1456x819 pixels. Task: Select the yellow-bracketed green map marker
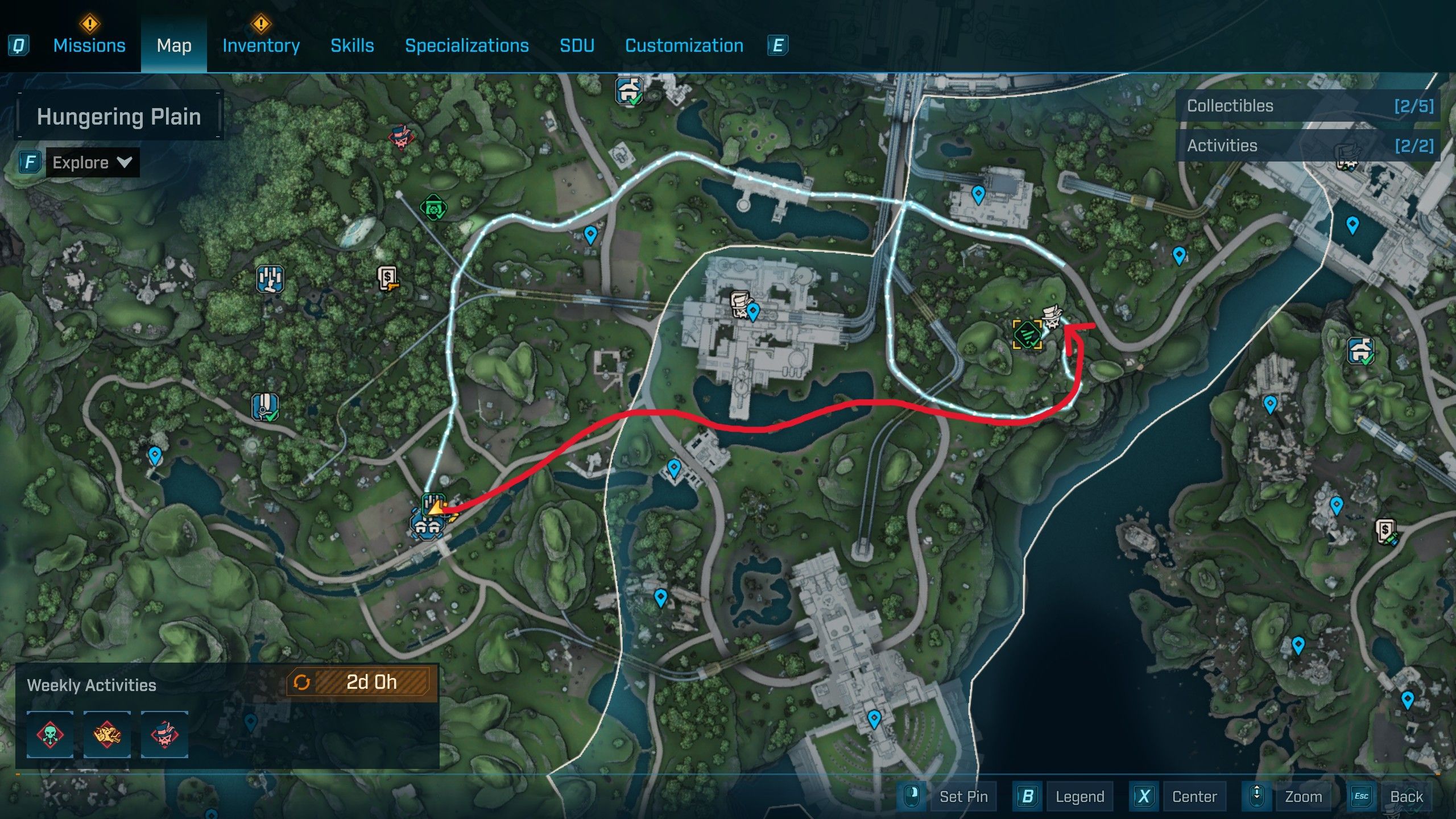point(1027,334)
